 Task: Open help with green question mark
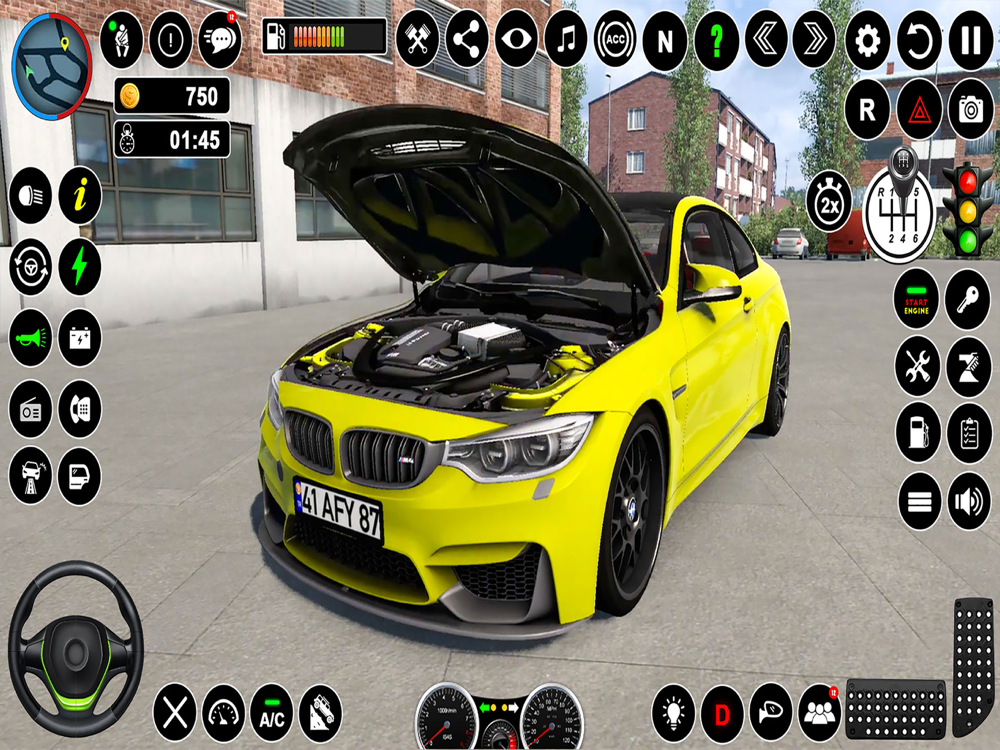coord(716,41)
